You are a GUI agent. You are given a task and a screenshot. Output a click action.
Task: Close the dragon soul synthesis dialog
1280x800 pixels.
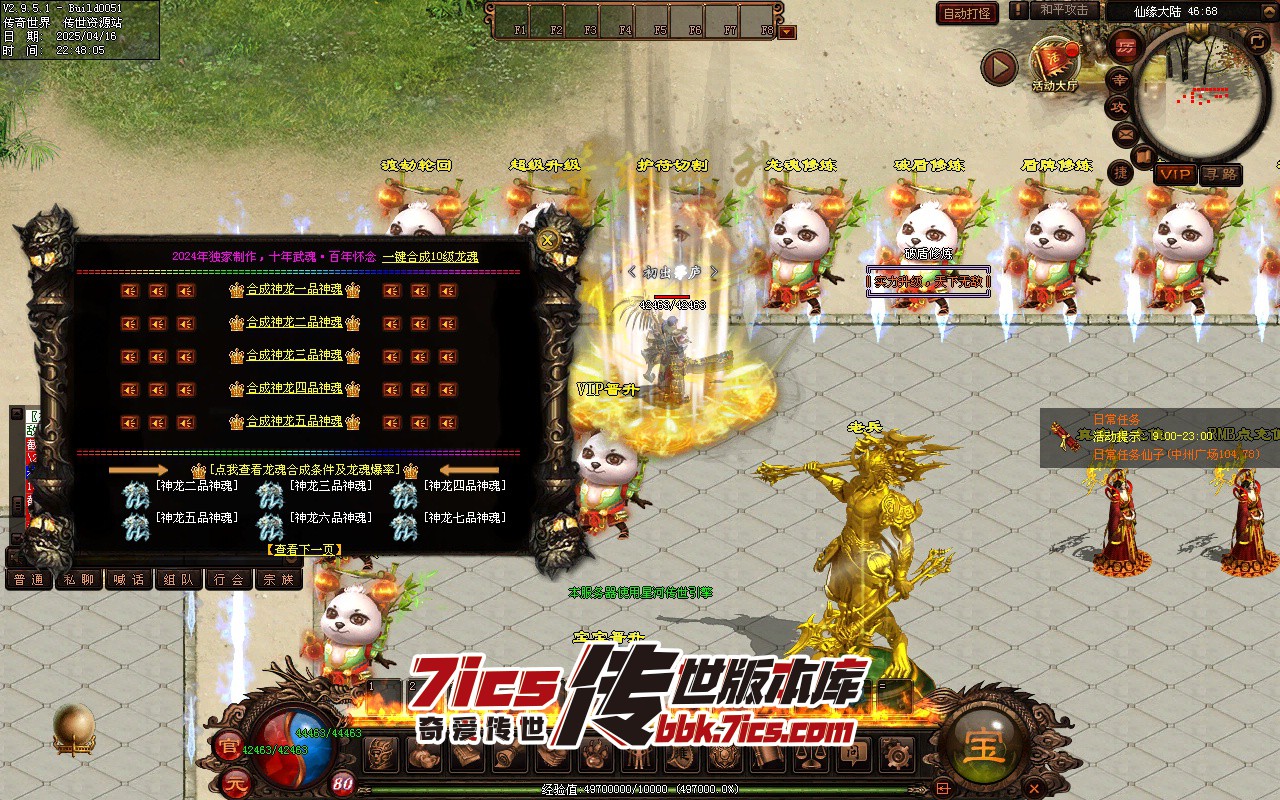pos(547,240)
